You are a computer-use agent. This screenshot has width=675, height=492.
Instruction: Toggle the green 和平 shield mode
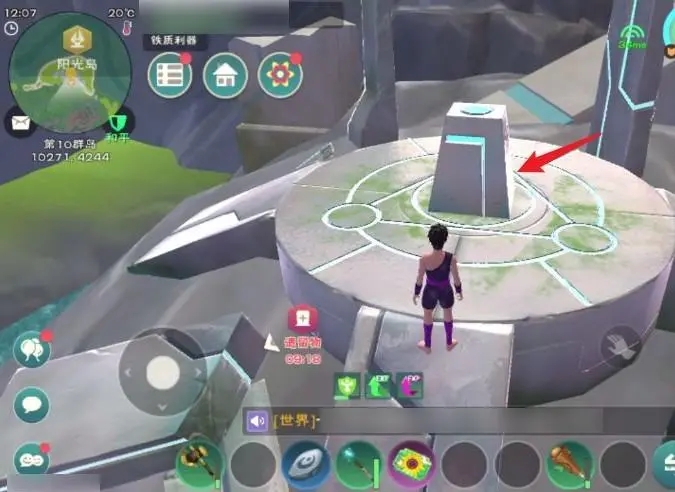(x=118, y=122)
